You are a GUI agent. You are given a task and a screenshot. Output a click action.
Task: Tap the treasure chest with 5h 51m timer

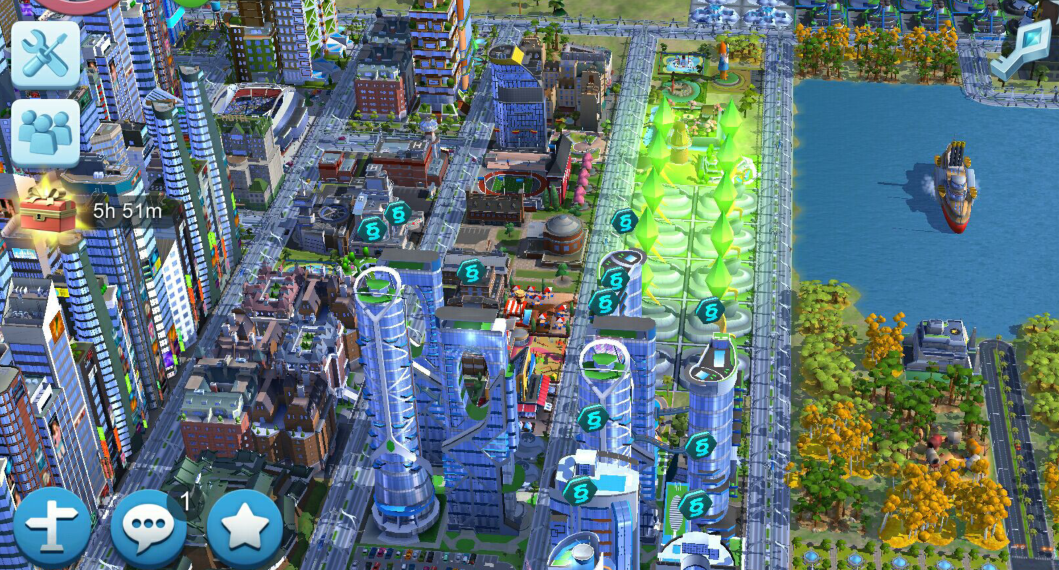(x=47, y=207)
